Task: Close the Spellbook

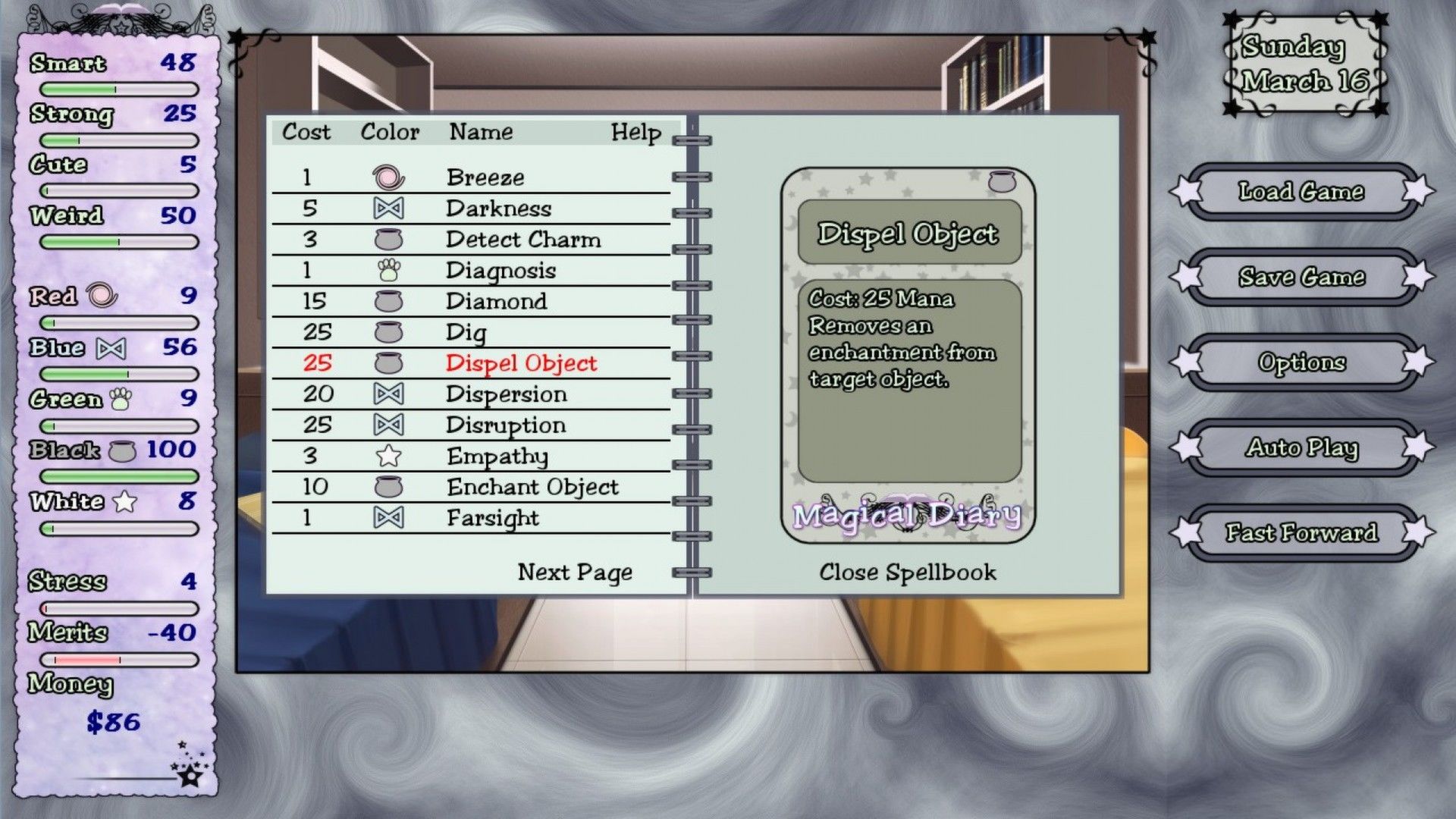Action: 908,573
